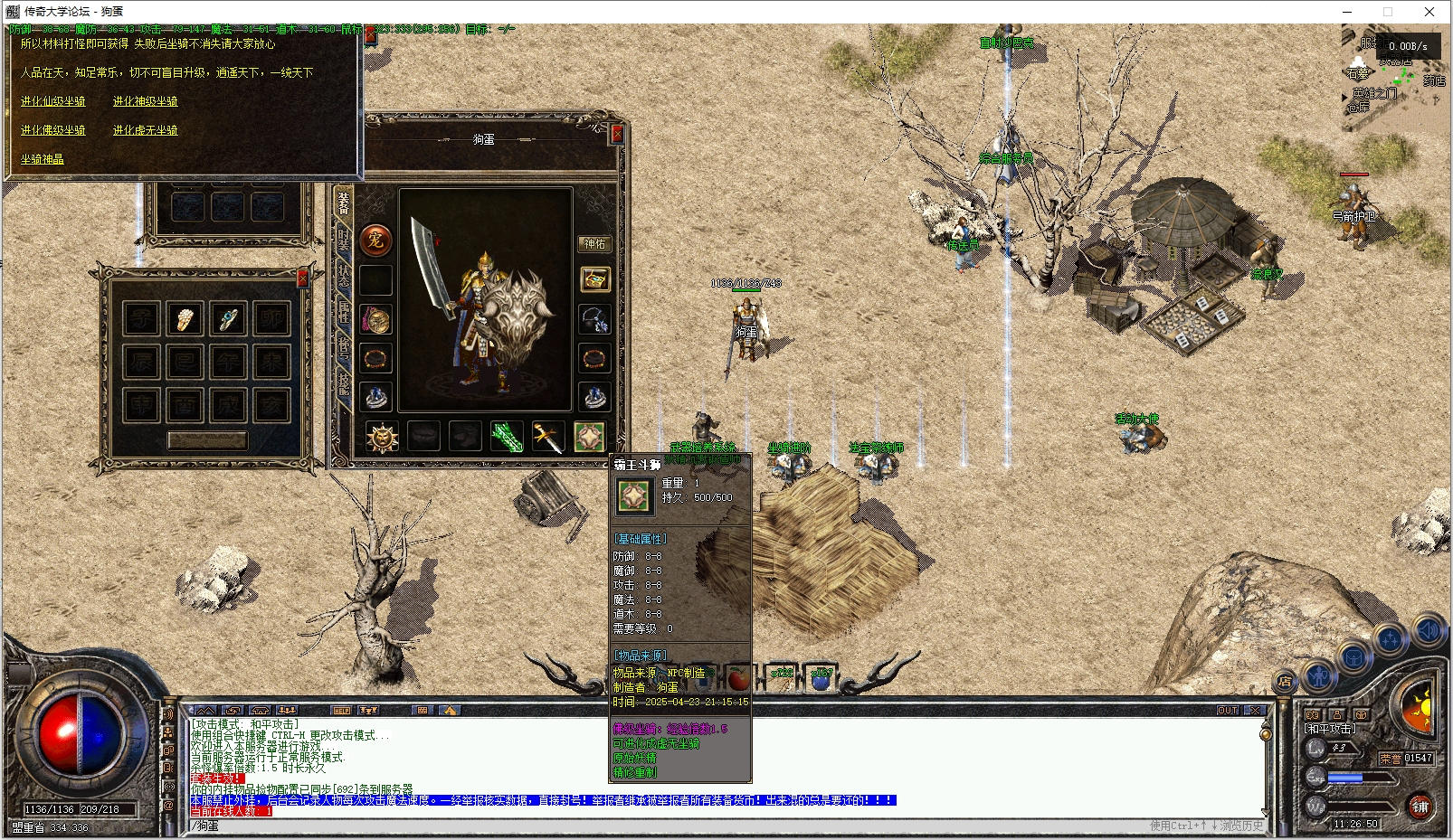Click the round 宠 pet button

[x=375, y=240]
